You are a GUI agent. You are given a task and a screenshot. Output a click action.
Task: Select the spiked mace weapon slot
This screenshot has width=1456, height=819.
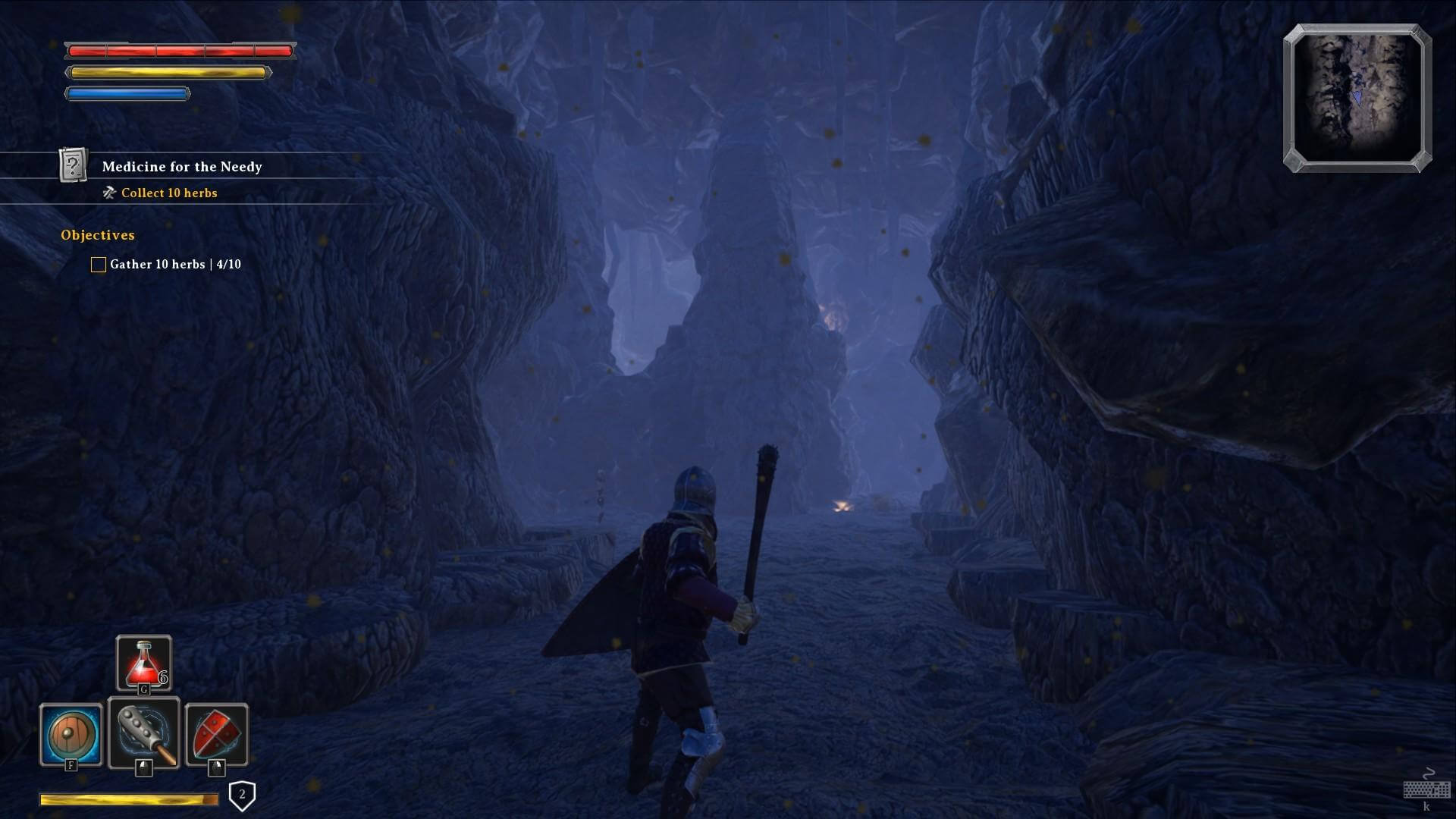tap(144, 733)
